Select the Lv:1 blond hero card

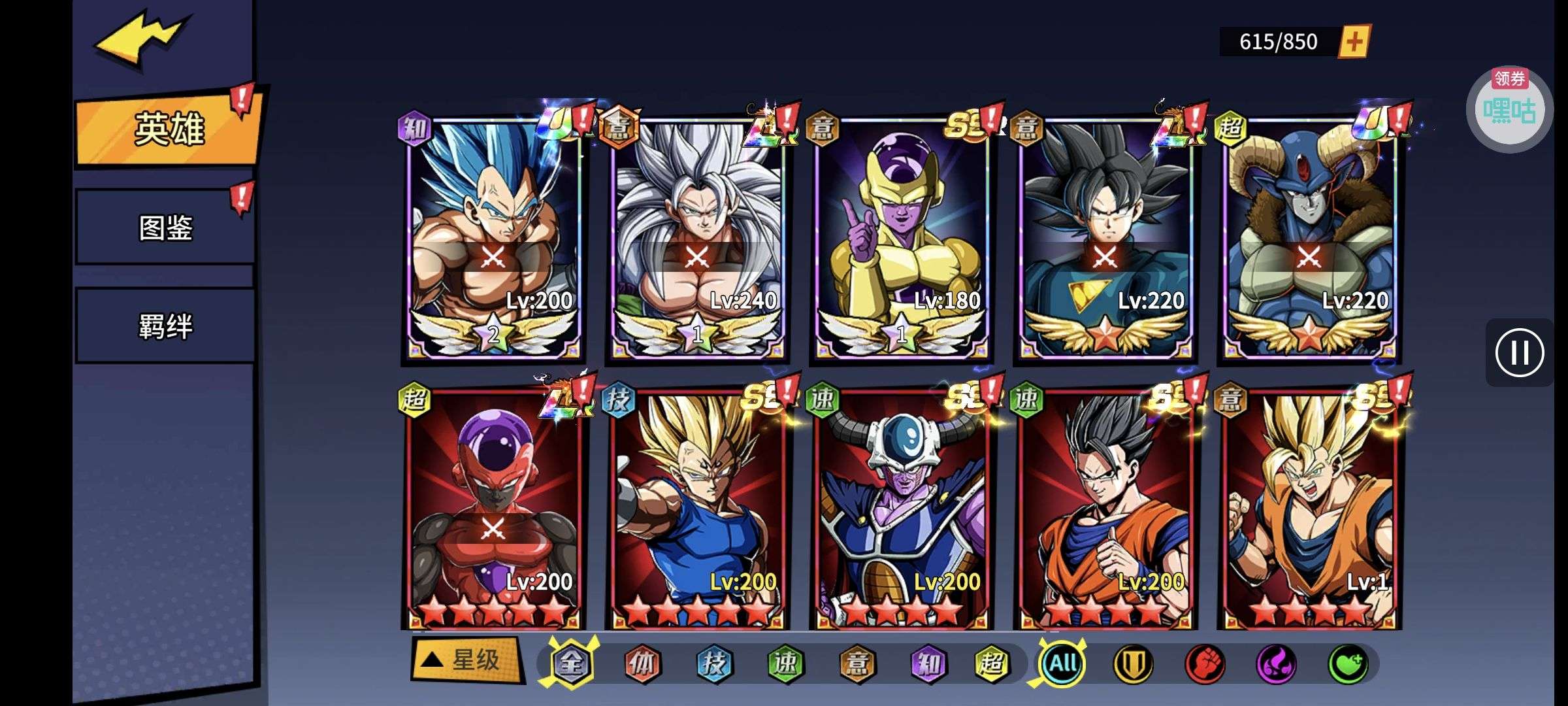(1309, 510)
